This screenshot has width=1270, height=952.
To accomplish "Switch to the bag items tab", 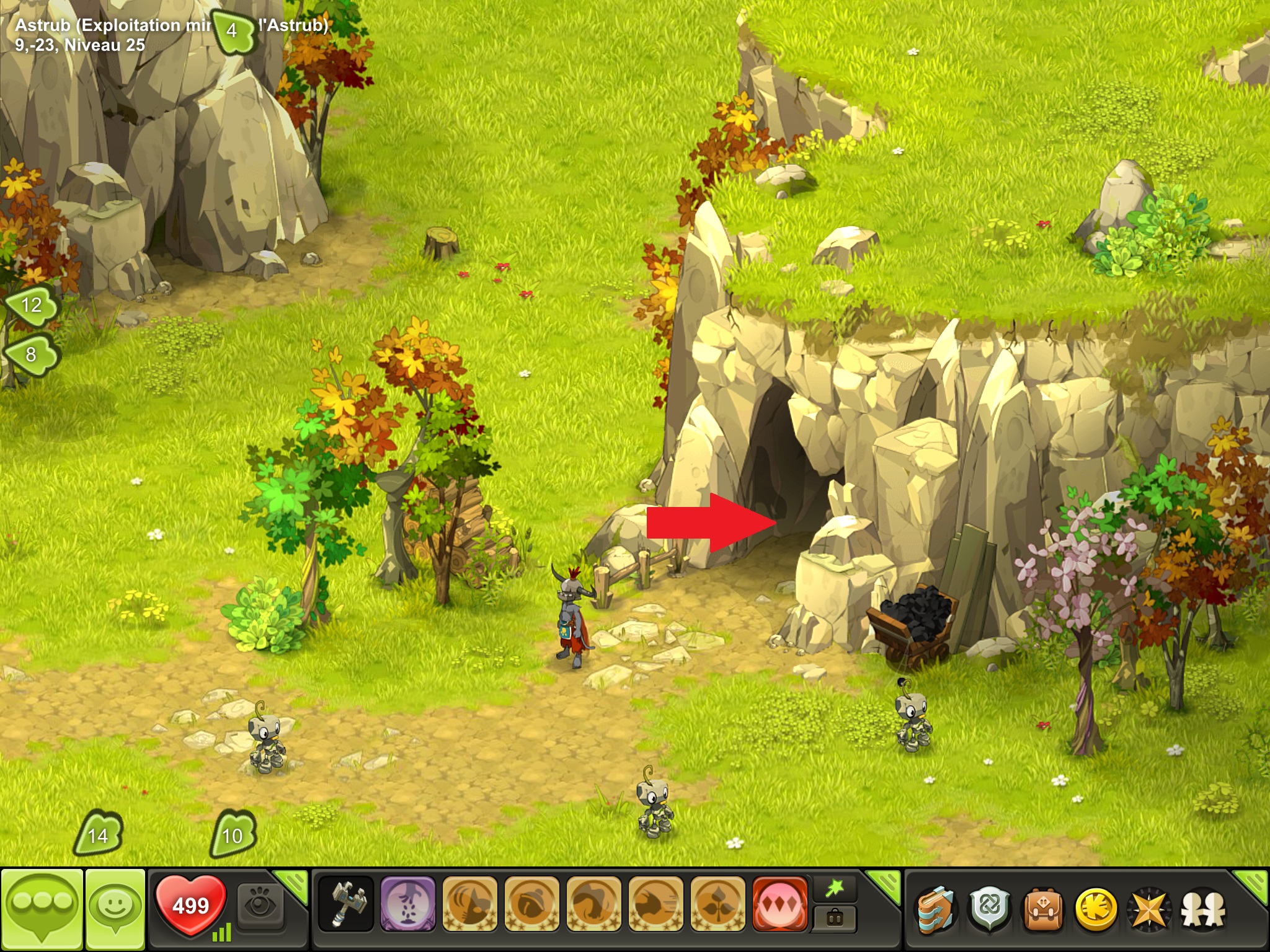I will click(x=835, y=919).
